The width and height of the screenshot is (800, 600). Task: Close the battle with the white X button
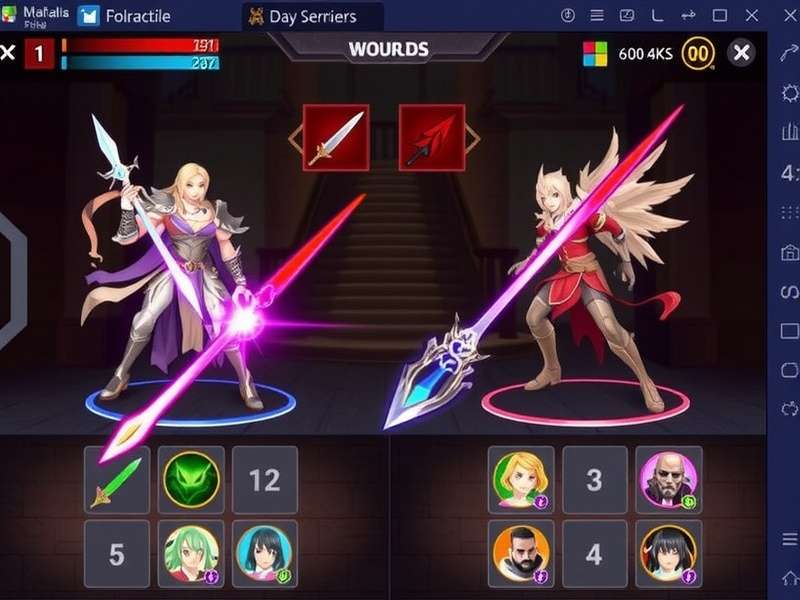pyautogui.click(x=741, y=53)
